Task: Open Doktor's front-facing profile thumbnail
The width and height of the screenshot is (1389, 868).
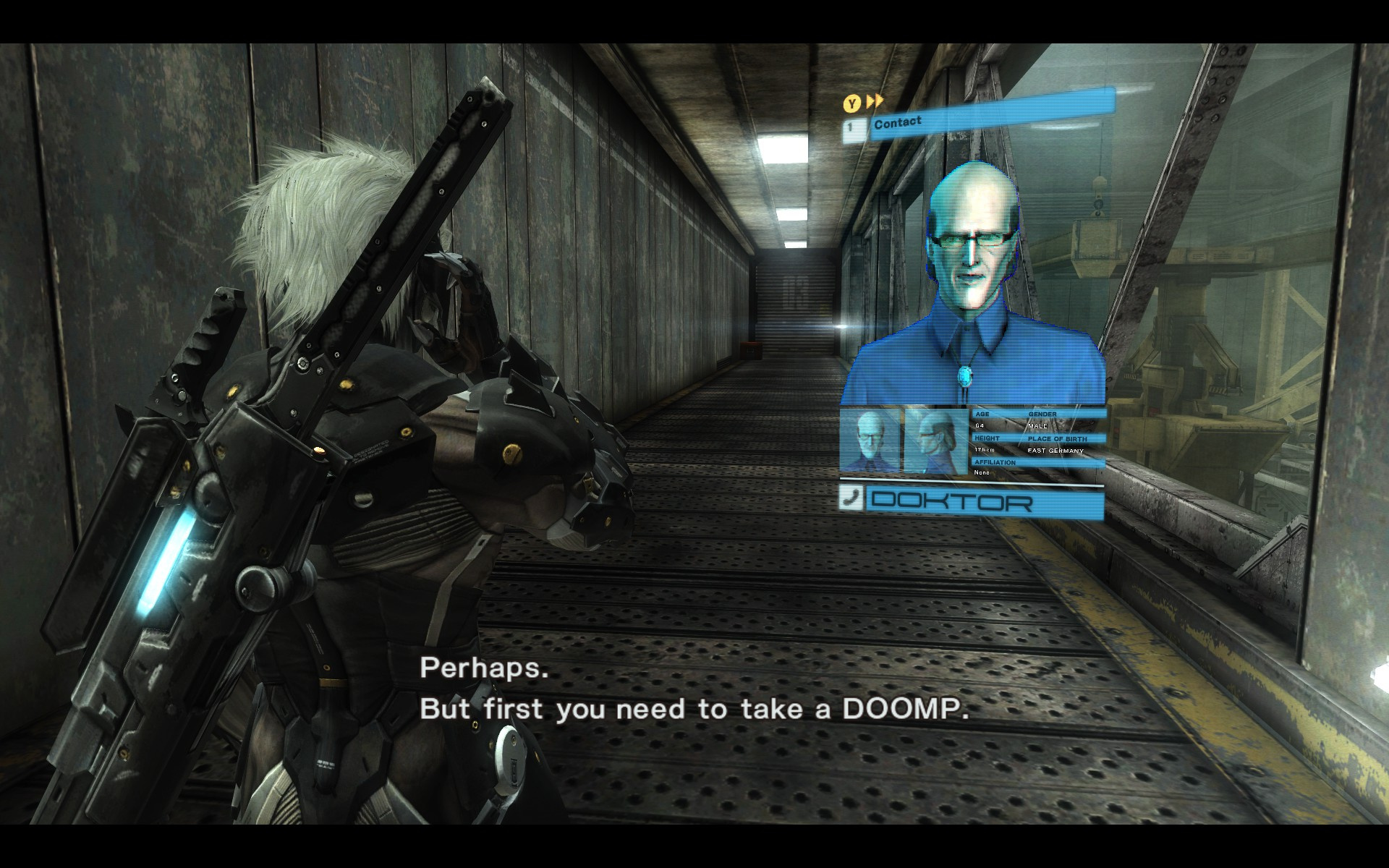Action: tap(870, 441)
